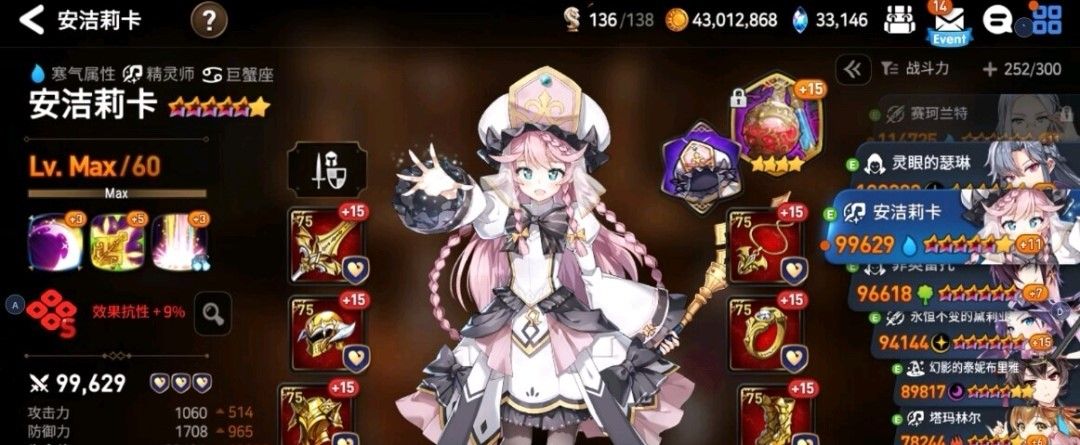The image size is (1080, 445).
Task: Collapse the hero list with double arrows
Action: [x=852, y=69]
